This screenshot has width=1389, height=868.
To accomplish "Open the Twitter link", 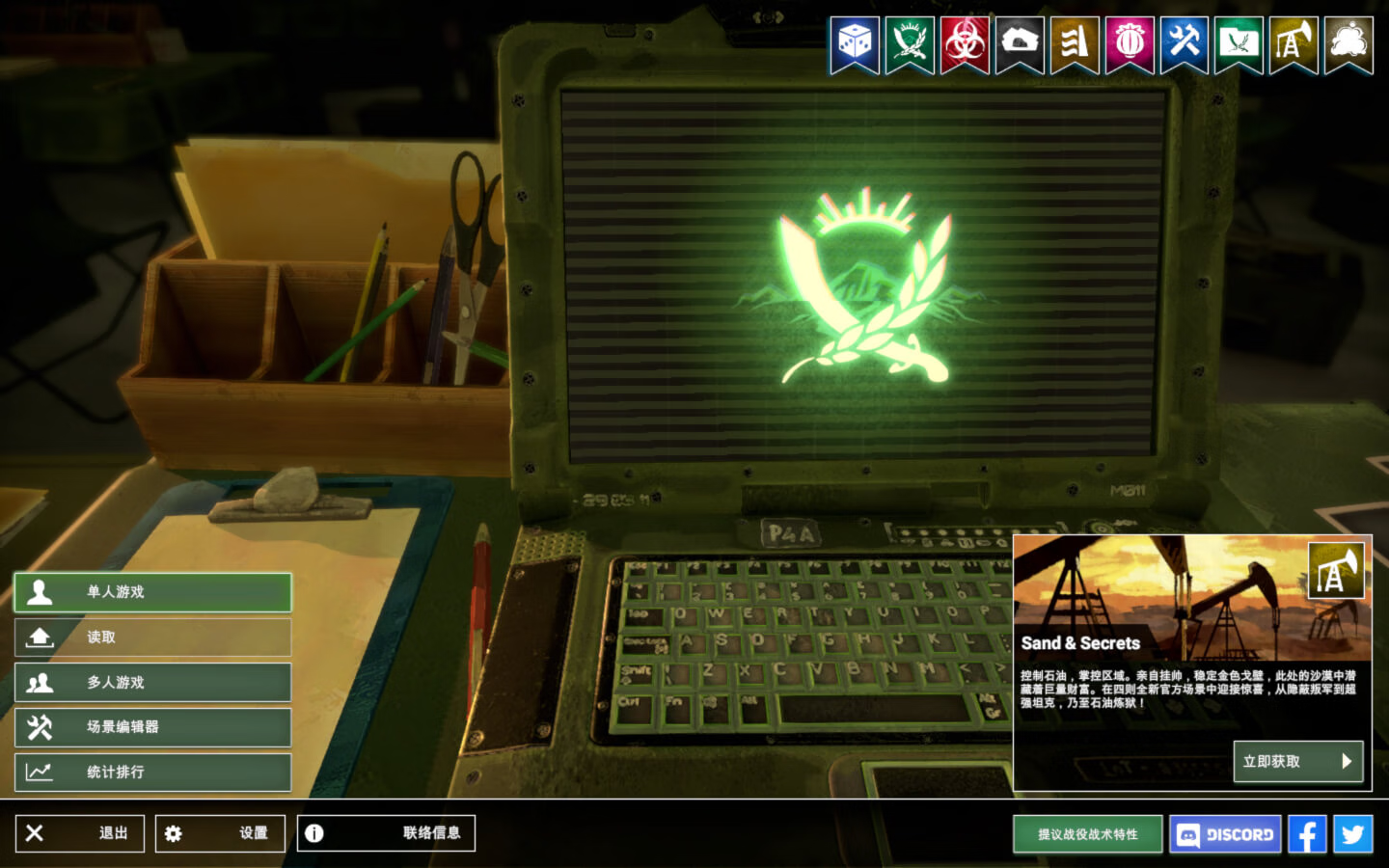I will click(x=1352, y=834).
